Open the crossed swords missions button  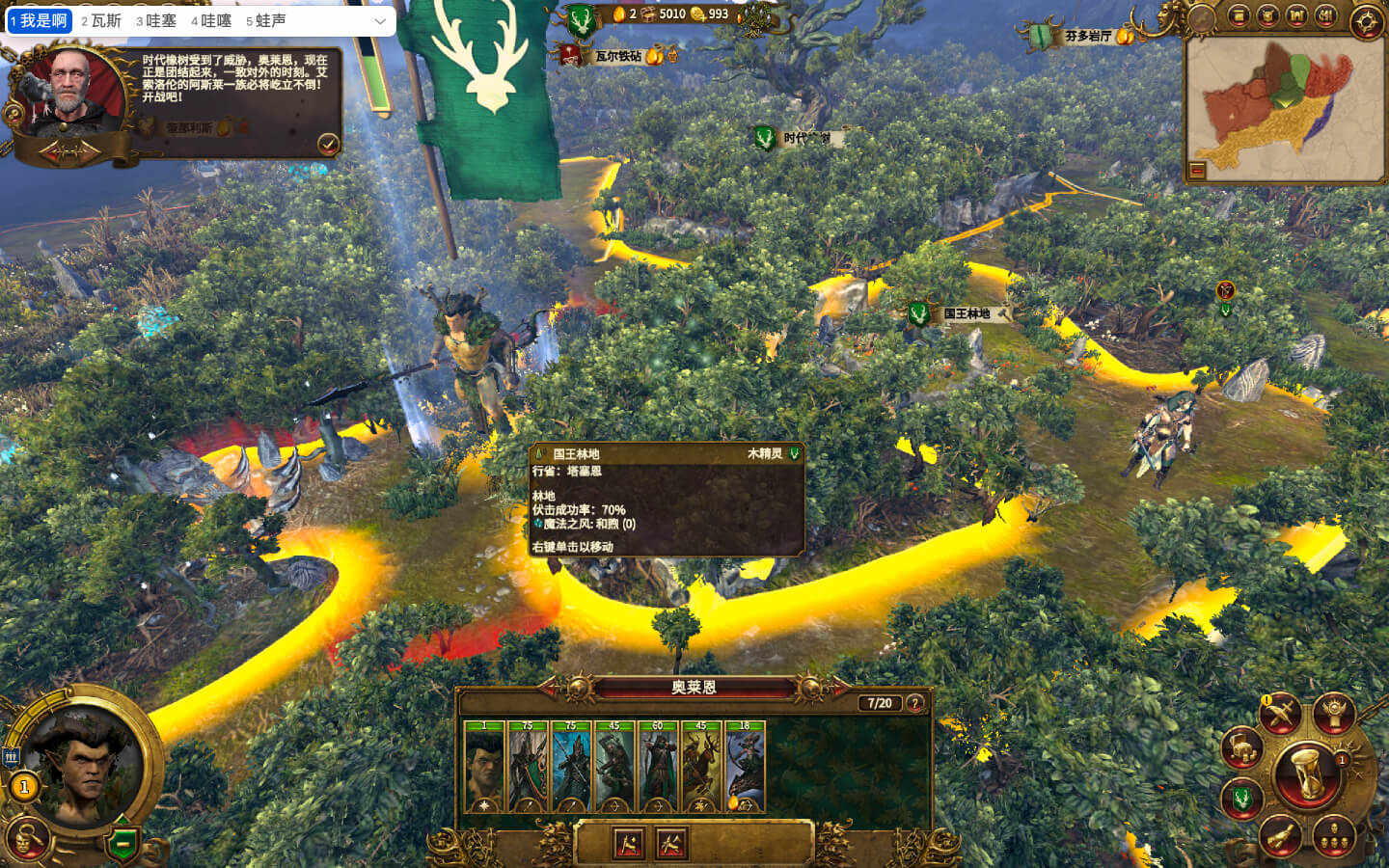coord(1281,715)
